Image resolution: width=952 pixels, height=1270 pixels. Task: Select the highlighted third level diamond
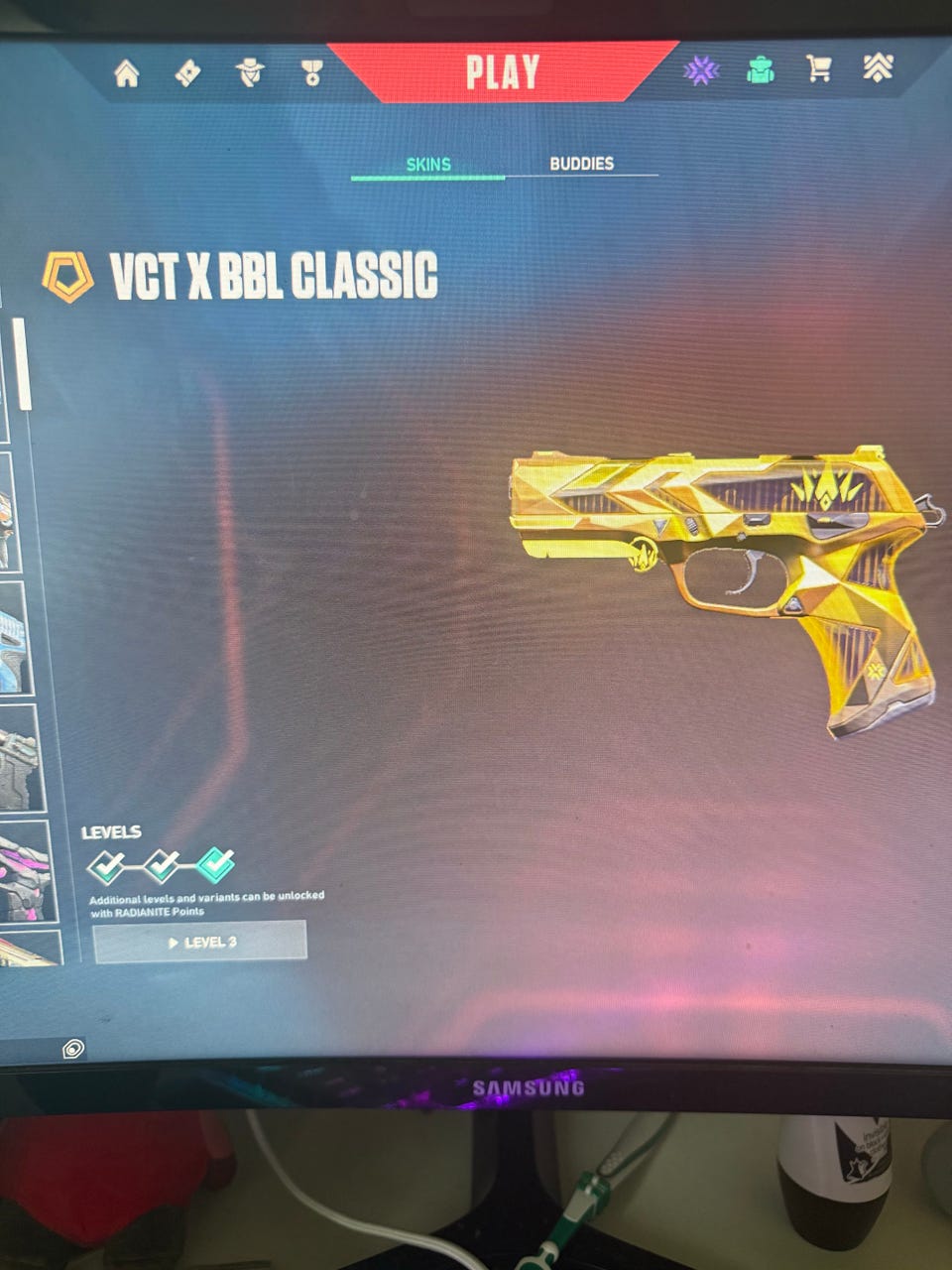(x=216, y=865)
